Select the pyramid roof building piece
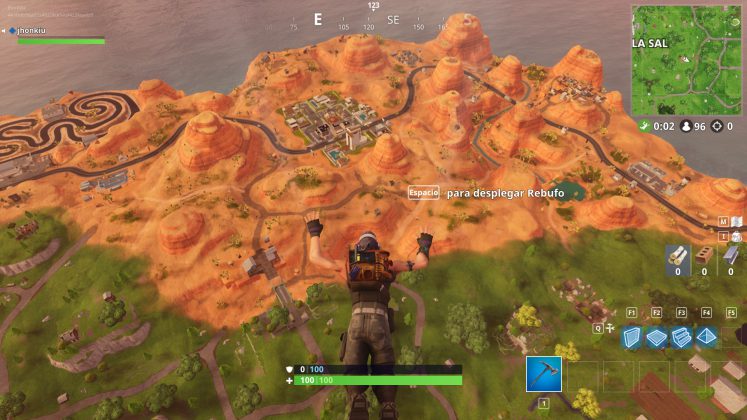This screenshot has width=747, height=420. [707, 337]
